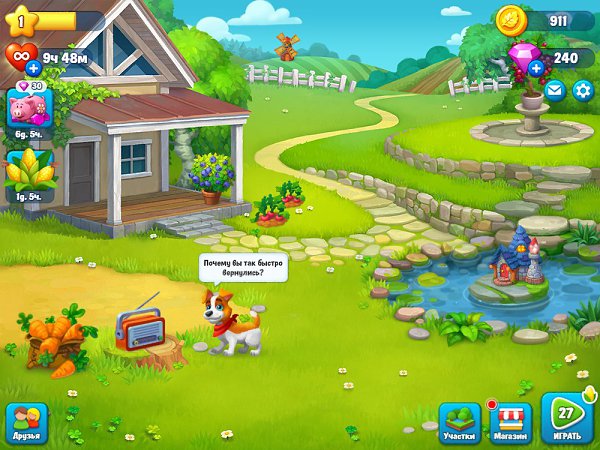Tap the gold leaf coin counter
Viewport: 600px width, 450px height.
coord(511,19)
